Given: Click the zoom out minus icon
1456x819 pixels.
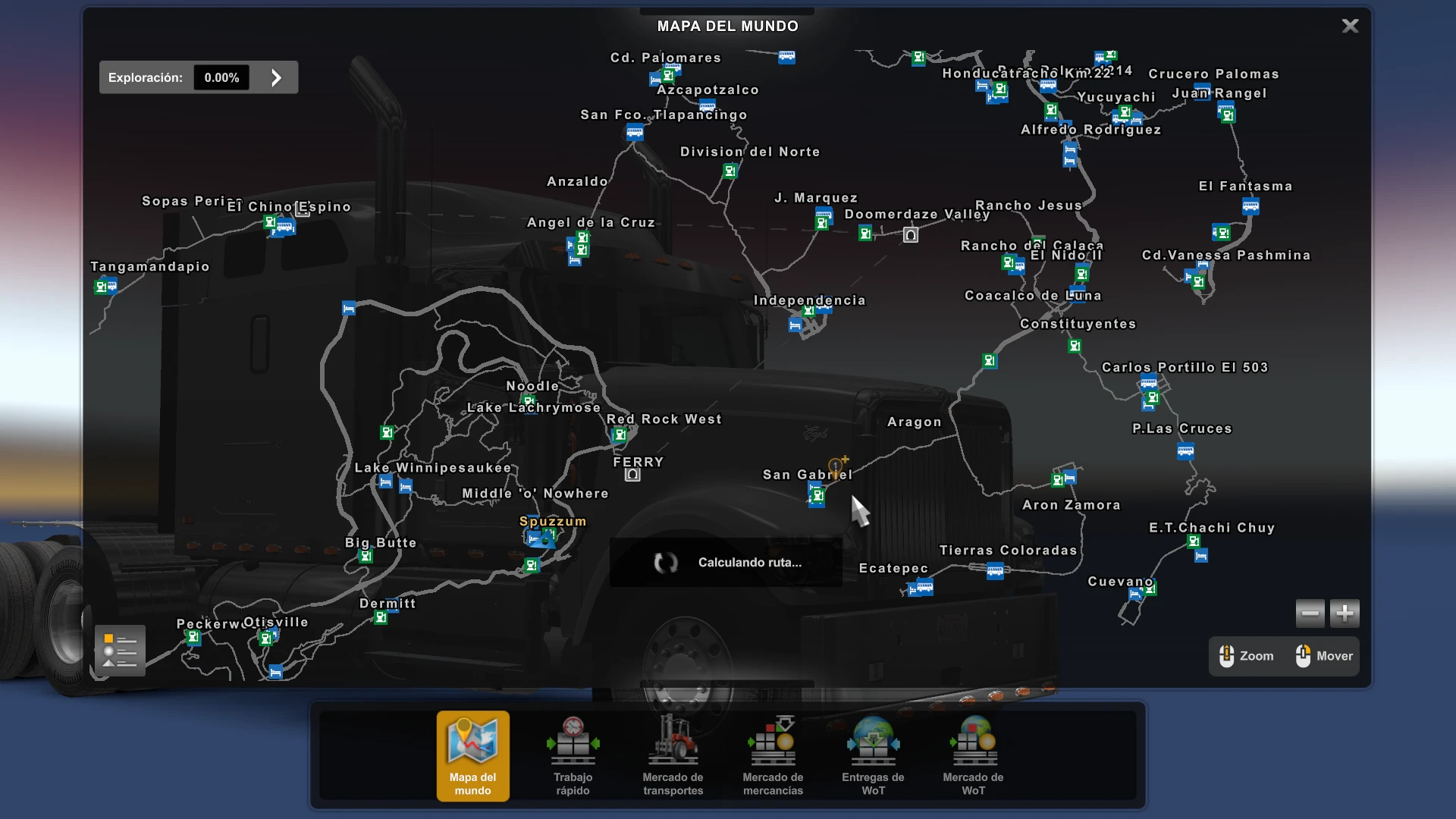Looking at the screenshot, I should [x=1310, y=613].
